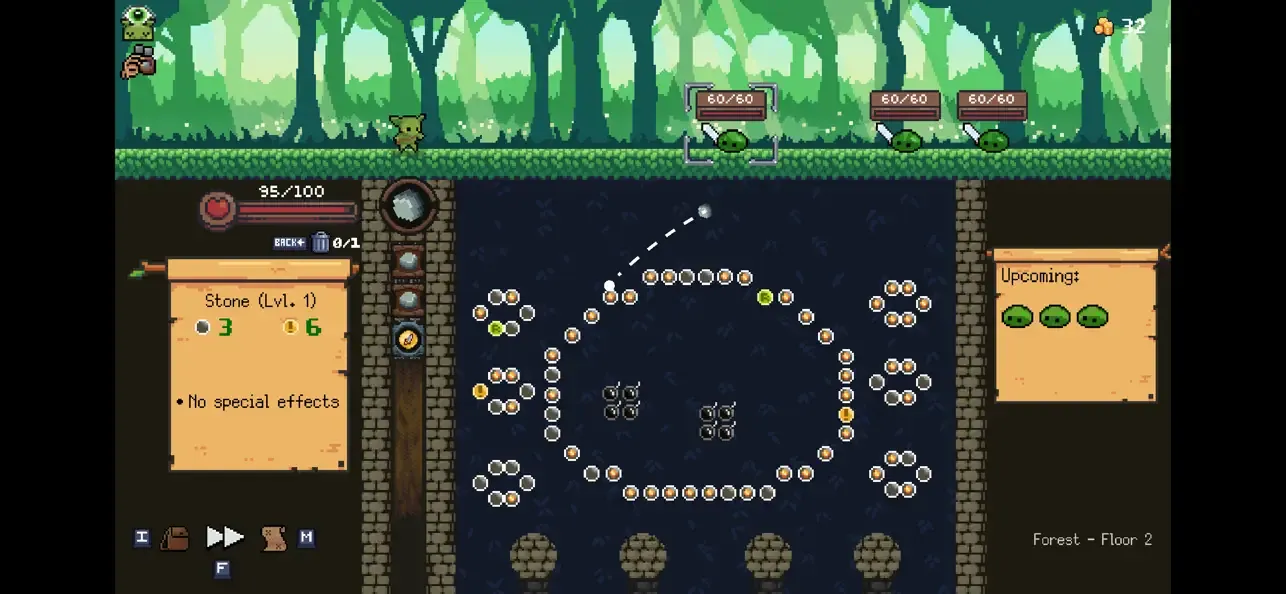This screenshot has width=1286, height=594.
Task: Select the loaded stone orb in launcher
Action: click(x=408, y=205)
